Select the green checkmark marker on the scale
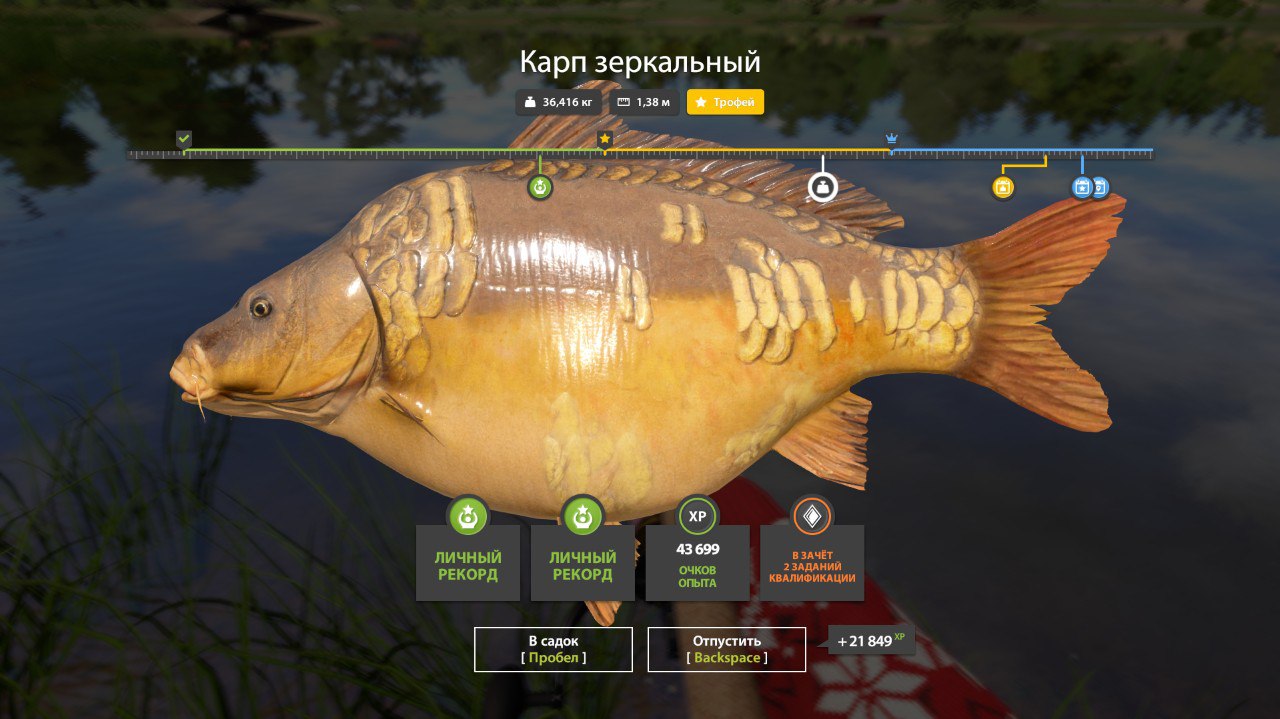 (x=183, y=139)
